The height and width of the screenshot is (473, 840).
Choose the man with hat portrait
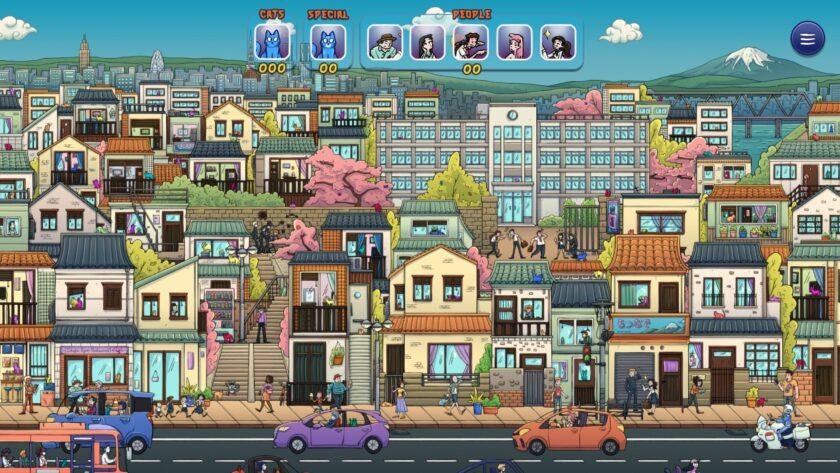coord(385,42)
